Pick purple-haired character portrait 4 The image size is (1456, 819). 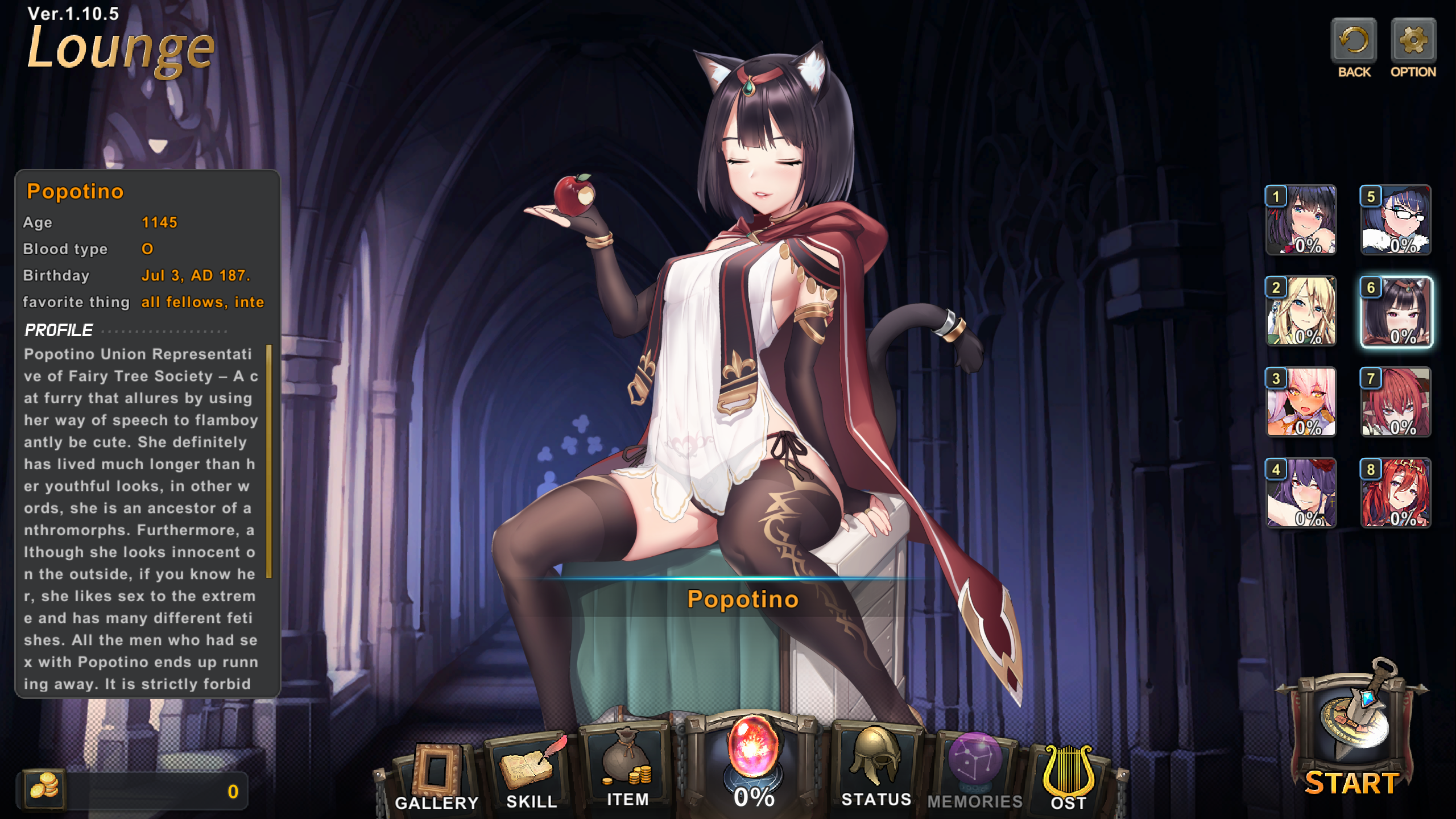pyautogui.click(x=1301, y=493)
